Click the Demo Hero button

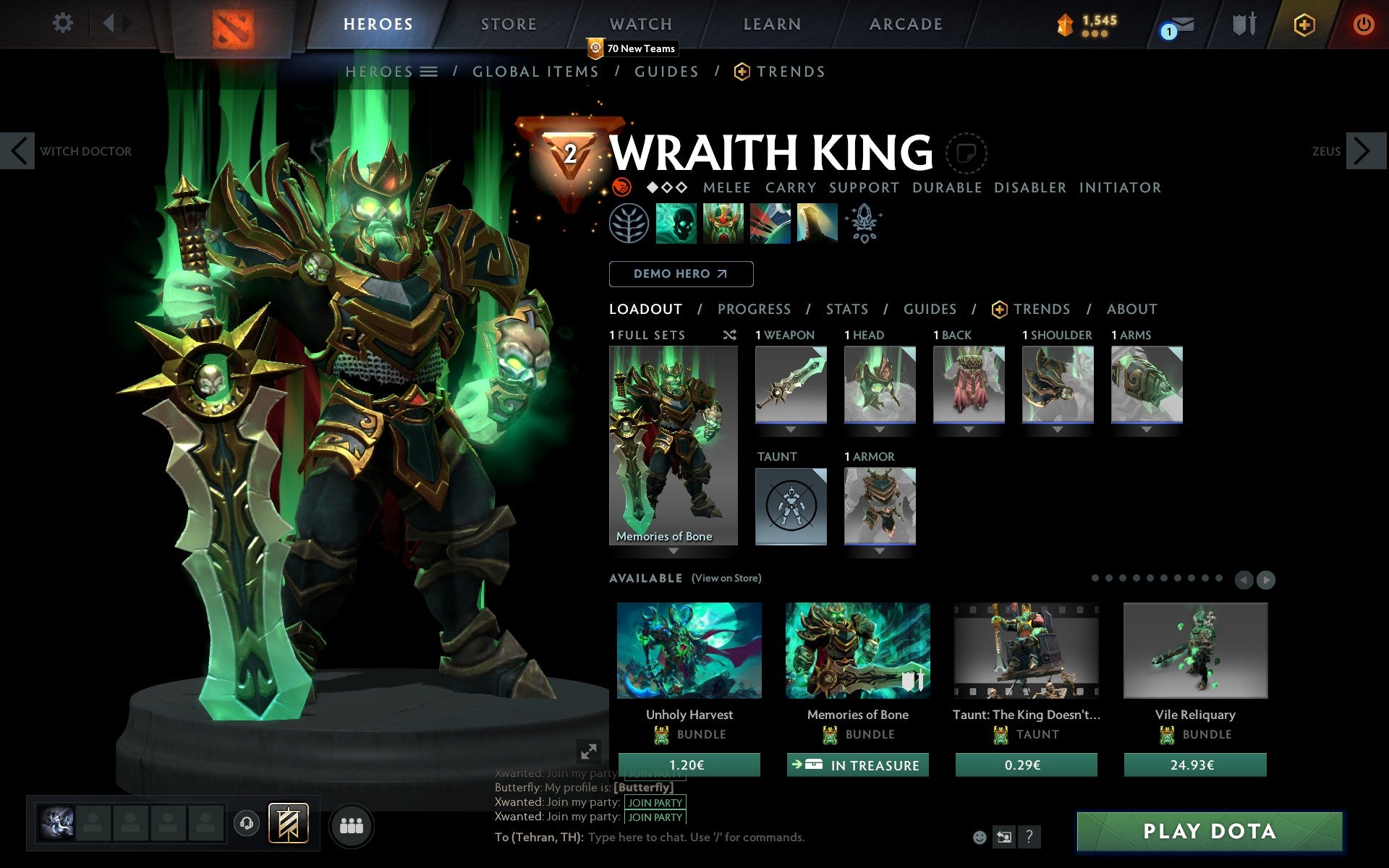[681, 274]
